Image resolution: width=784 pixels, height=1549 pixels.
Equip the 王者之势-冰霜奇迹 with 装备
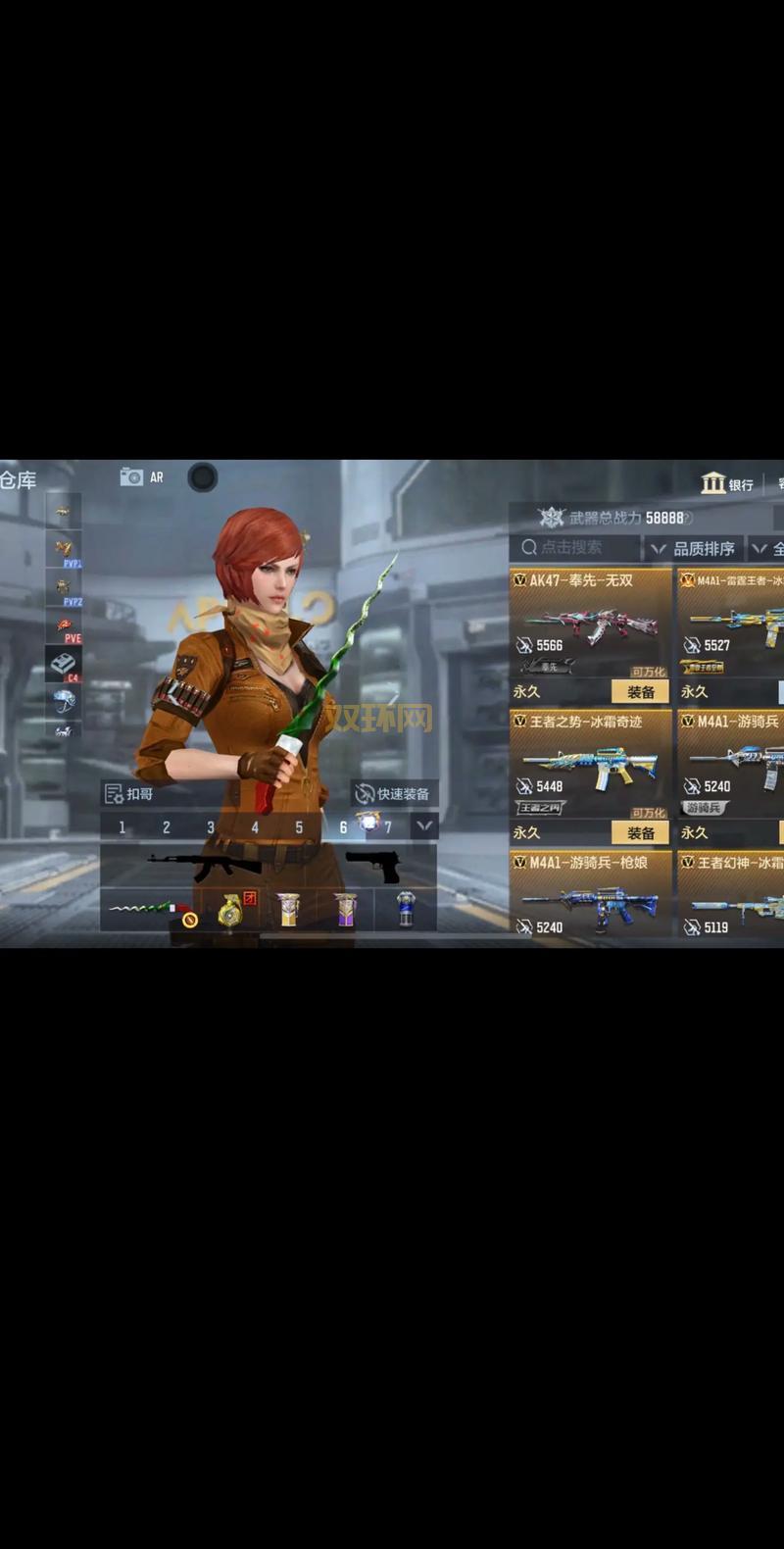640,833
